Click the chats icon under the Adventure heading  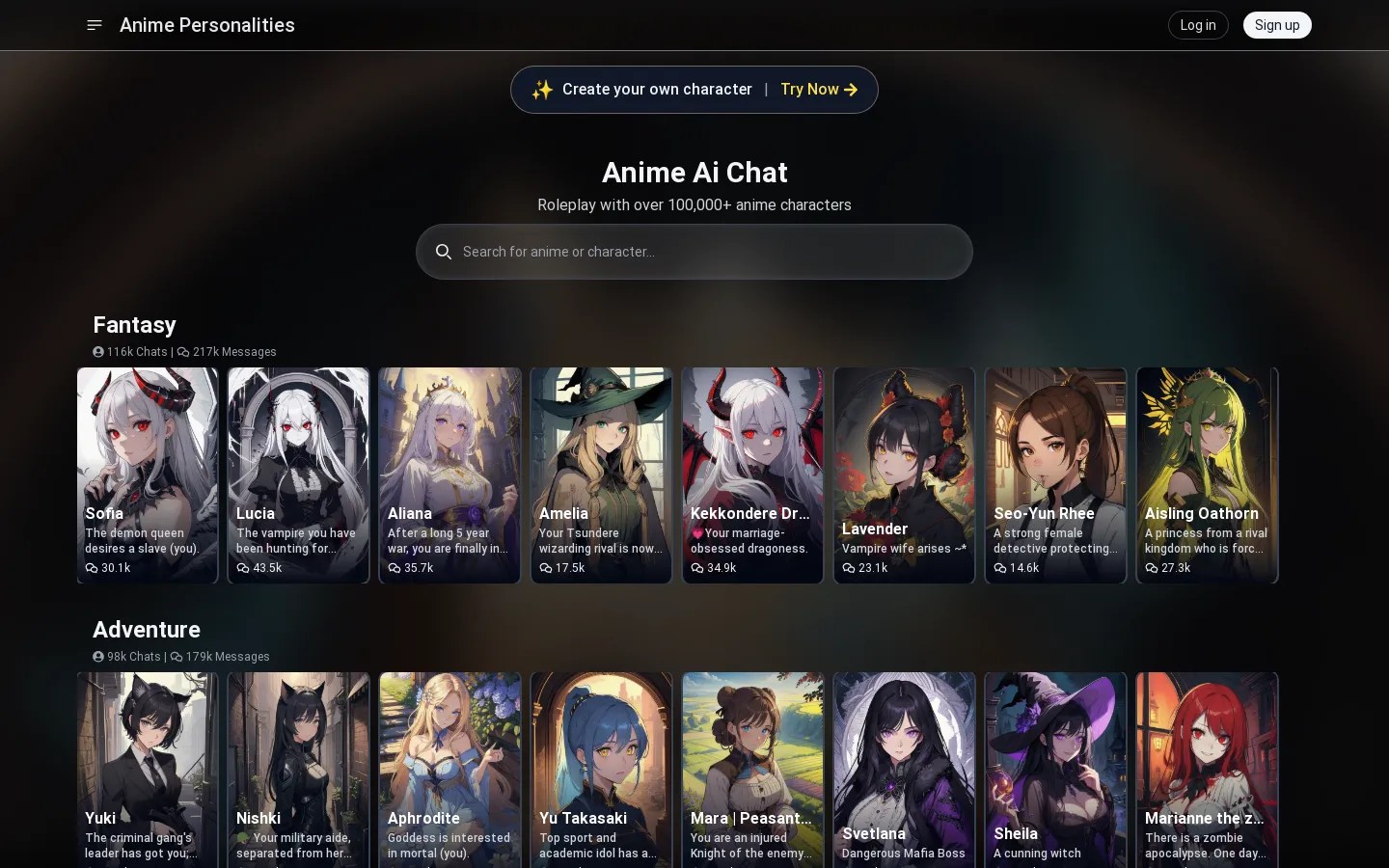[x=98, y=657]
